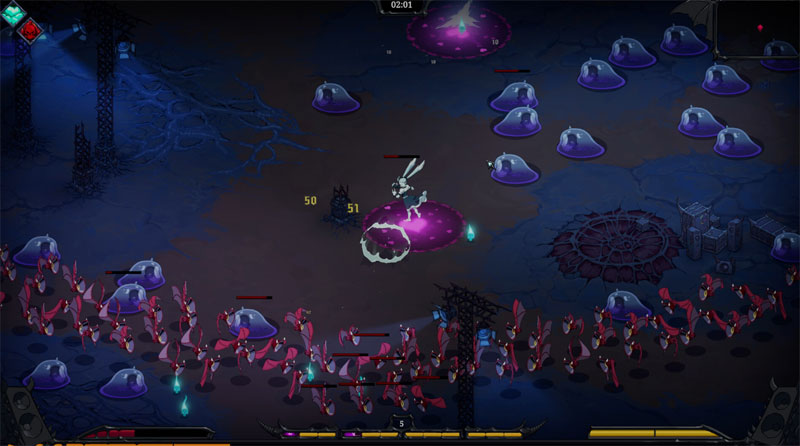Click the teal wings buff icon
The height and width of the screenshot is (446, 800).
tap(13, 12)
